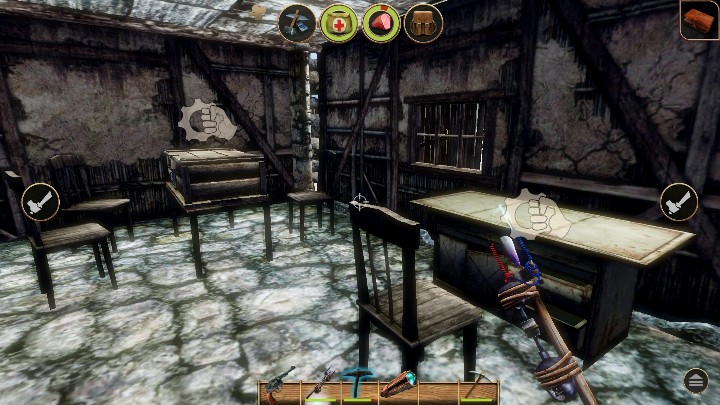The height and width of the screenshot is (405, 720).
Task: Equip the rifle from the hotbar
Action: [320, 383]
